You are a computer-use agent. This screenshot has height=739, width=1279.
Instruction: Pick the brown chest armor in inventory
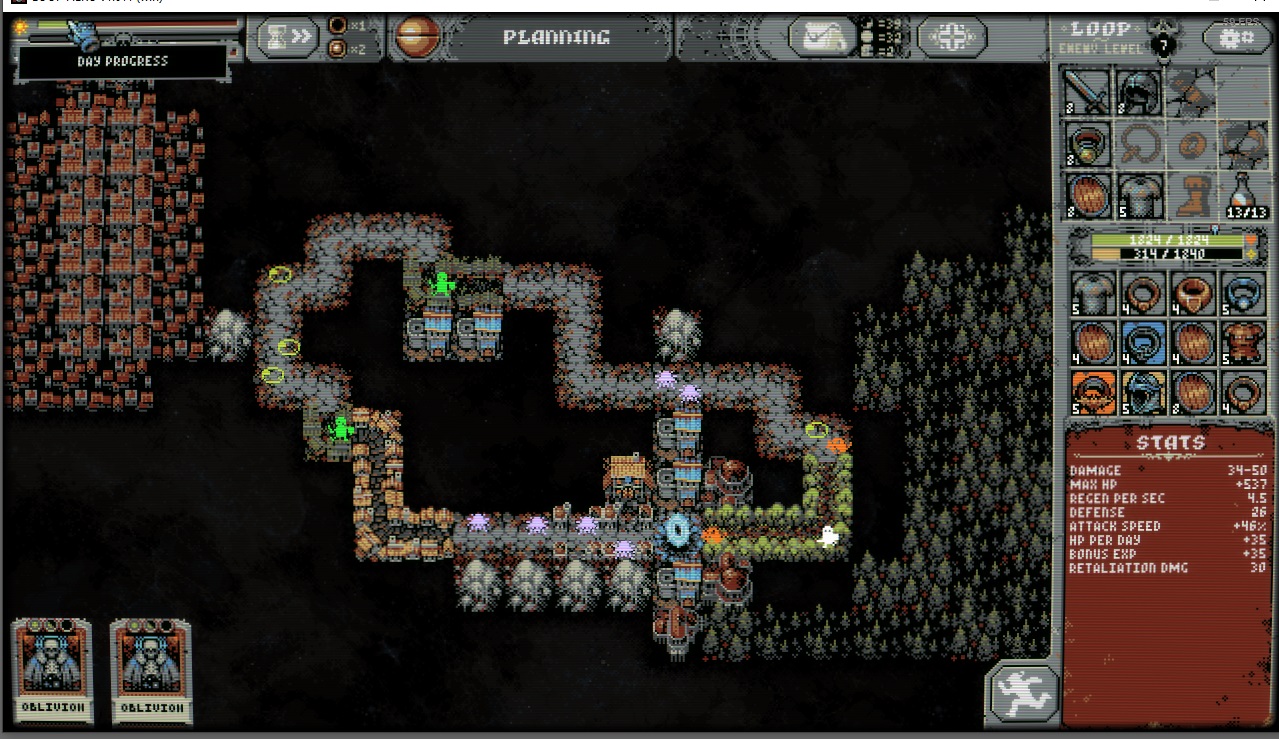coord(1245,344)
